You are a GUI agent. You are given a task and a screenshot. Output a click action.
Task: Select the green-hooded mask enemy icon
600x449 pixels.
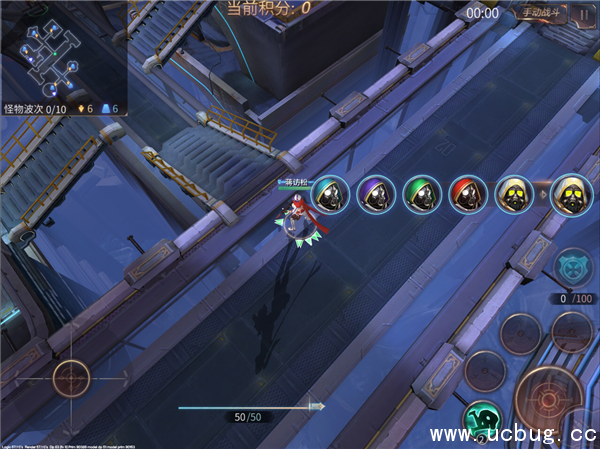[x=422, y=195]
